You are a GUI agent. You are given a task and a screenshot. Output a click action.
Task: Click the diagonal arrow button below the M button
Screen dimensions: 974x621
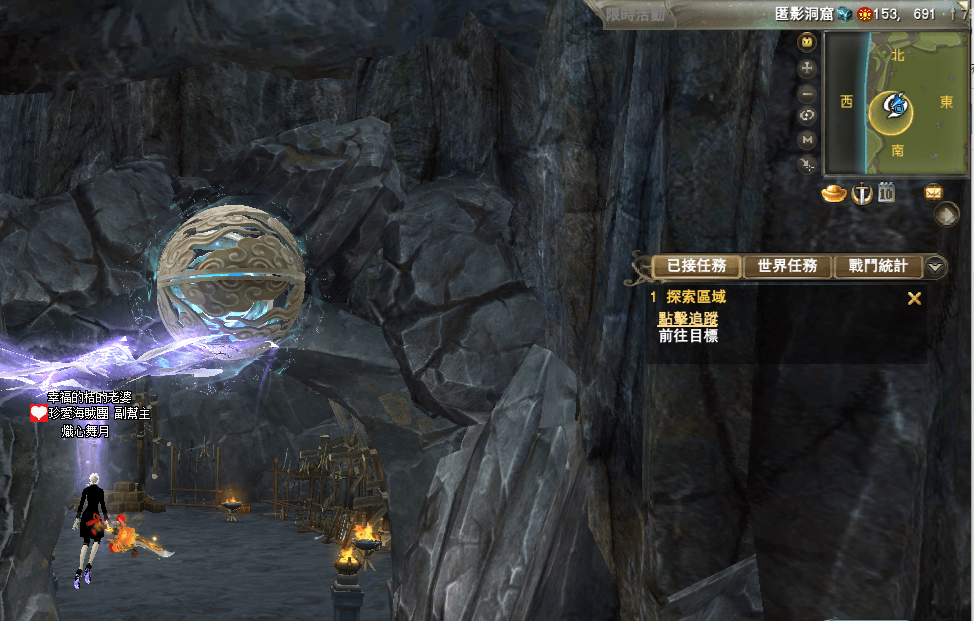808,163
